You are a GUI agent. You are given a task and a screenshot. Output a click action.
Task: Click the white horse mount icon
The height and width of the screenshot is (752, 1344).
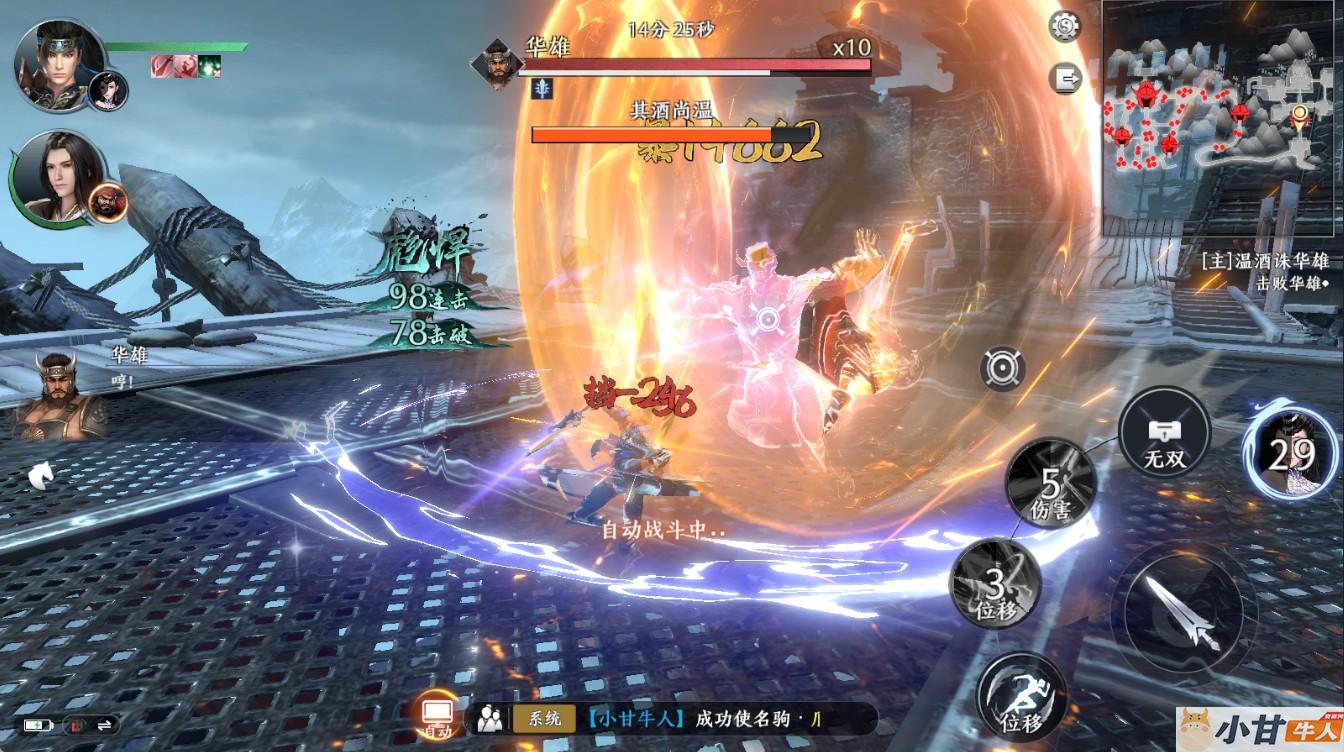(x=41, y=475)
